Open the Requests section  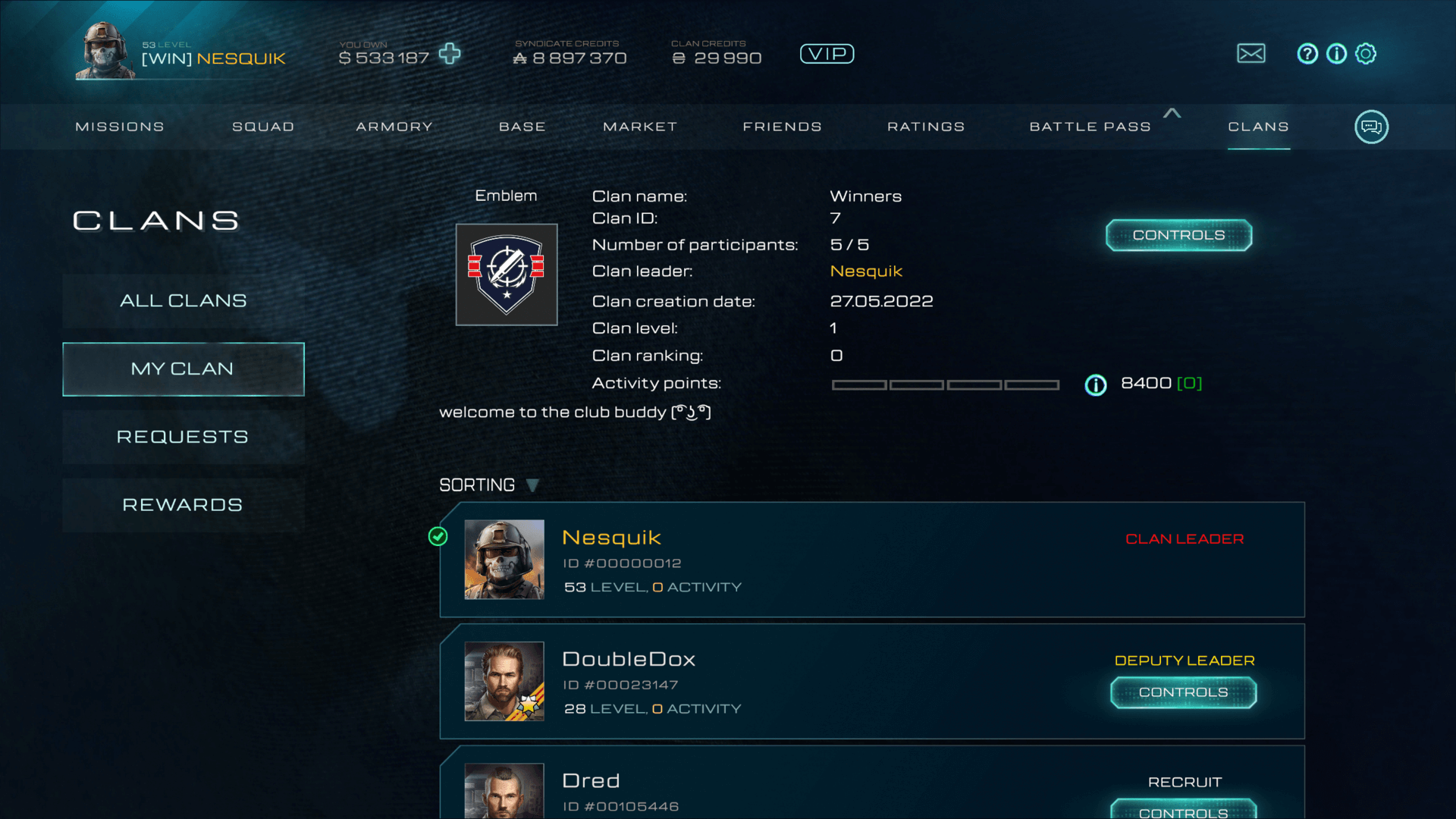(x=184, y=438)
